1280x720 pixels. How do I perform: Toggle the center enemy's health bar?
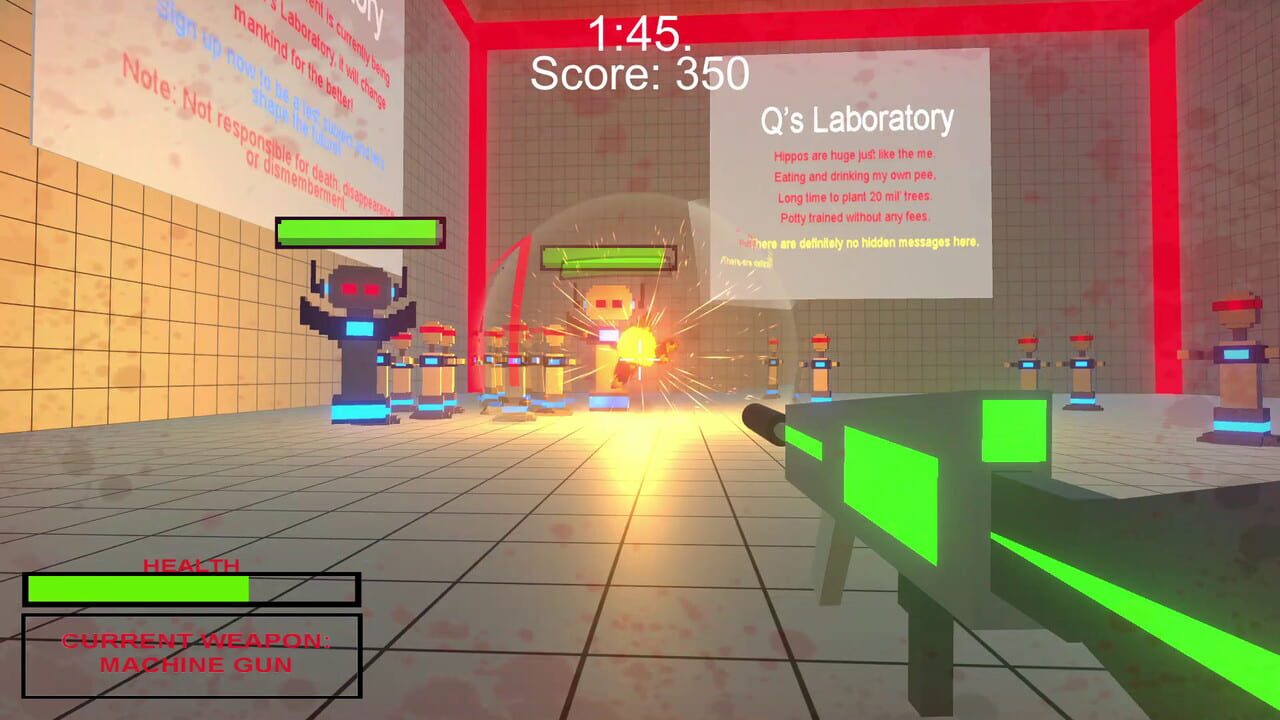(608, 258)
